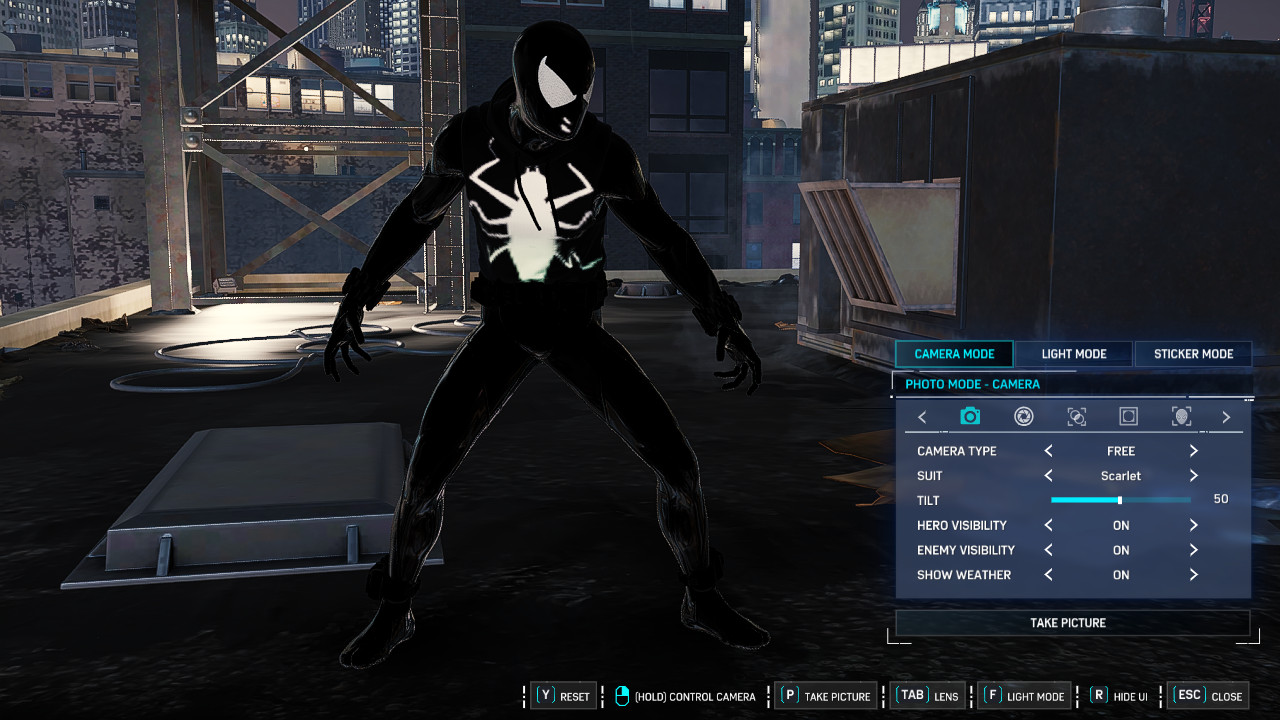Switch to Light Mode tab
Image resolution: width=1280 pixels, height=720 pixels.
tap(1073, 353)
